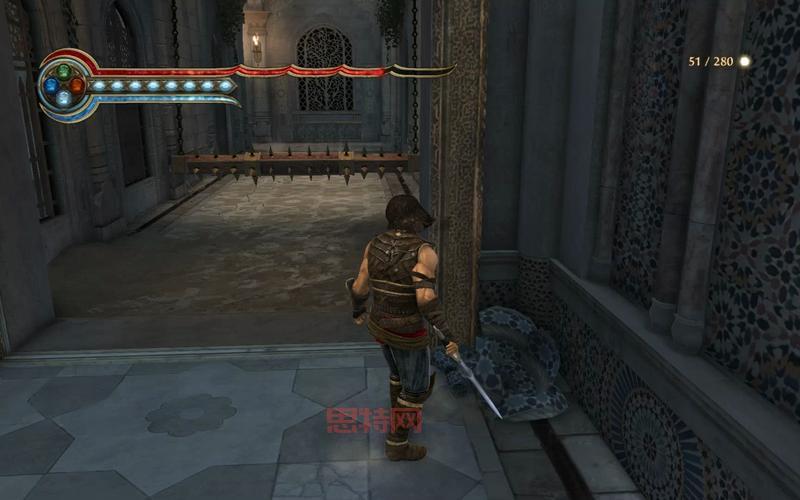The image size is (800, 500).
Task: Select the green power gem in the medallion
Action: coord(64,72)
